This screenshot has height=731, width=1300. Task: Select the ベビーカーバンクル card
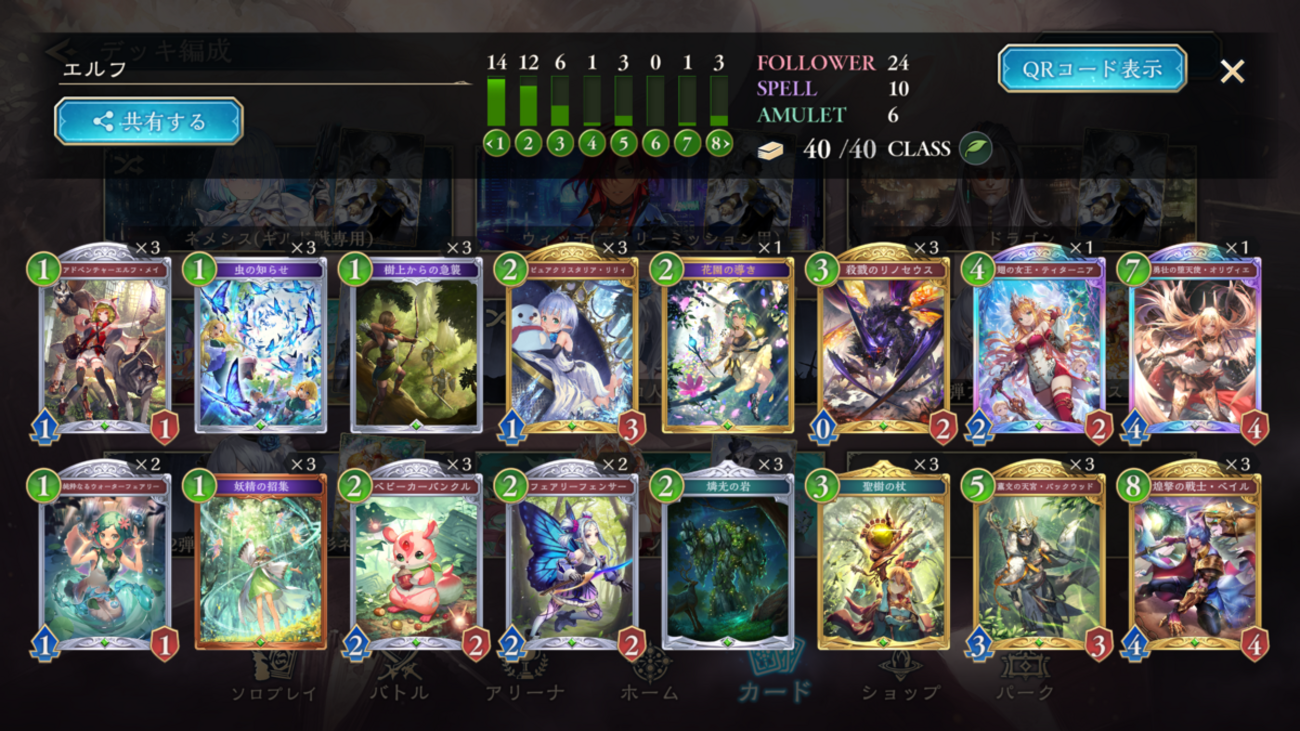tap(417, 562)
